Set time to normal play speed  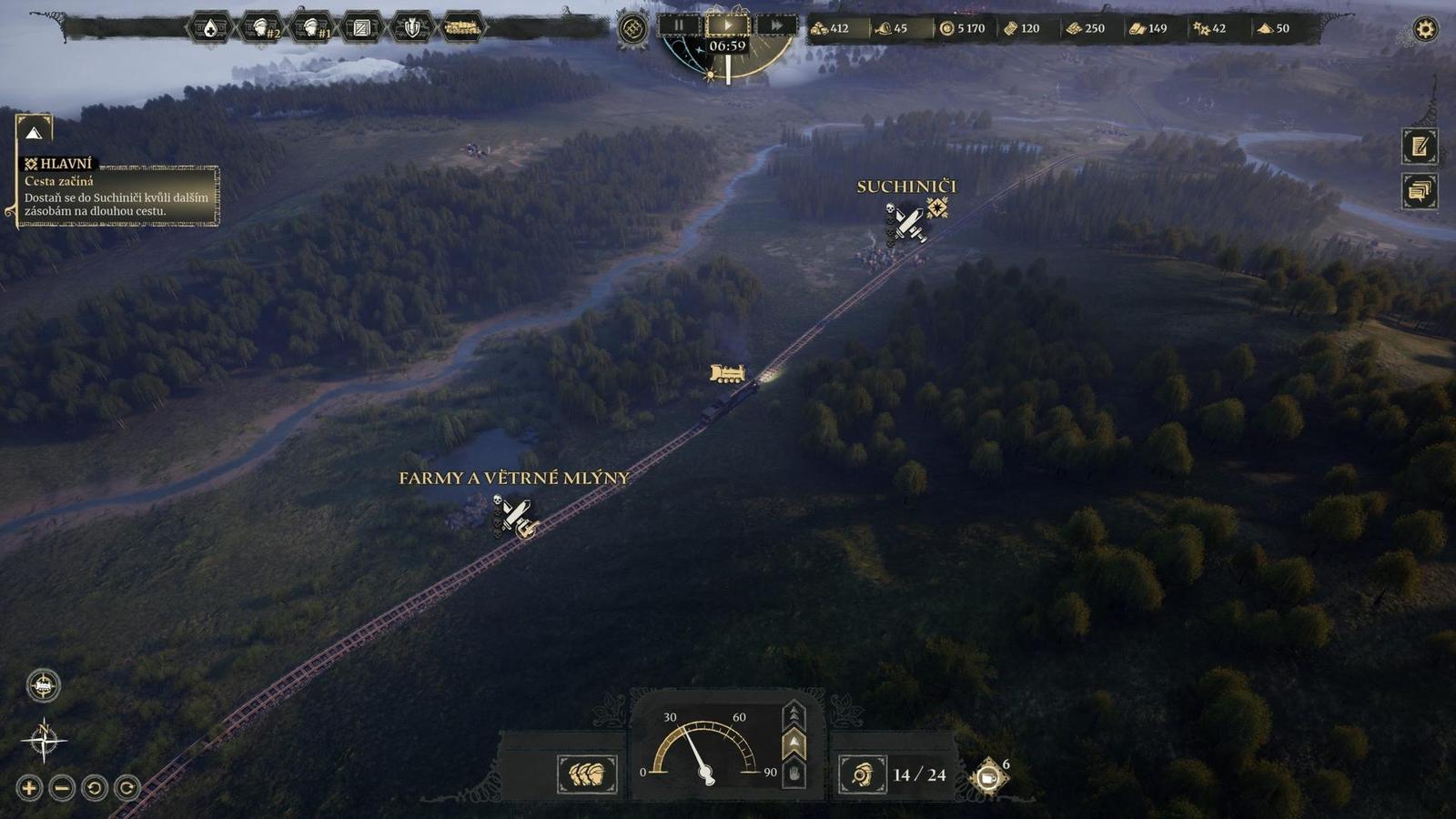pyautogui.click(x=727, y=25)
